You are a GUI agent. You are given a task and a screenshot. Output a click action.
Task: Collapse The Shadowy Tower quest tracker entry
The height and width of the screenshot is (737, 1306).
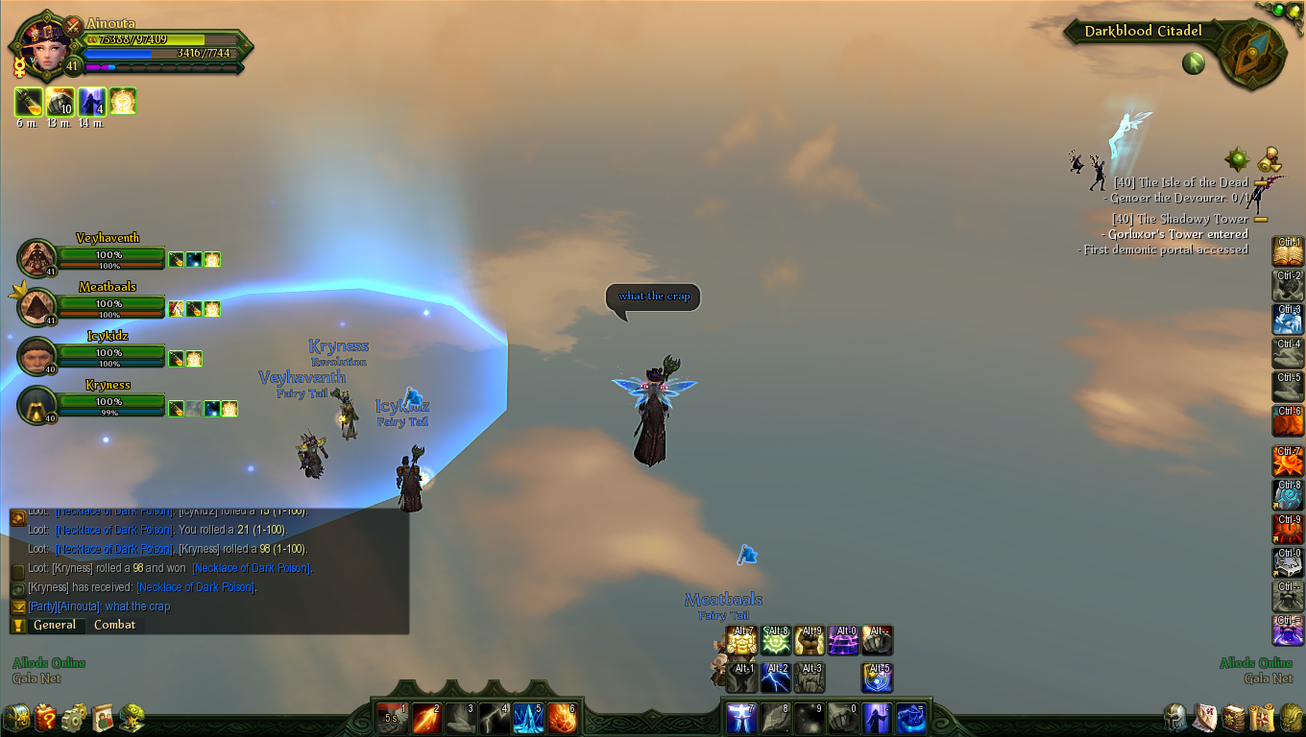[1261, 219]
